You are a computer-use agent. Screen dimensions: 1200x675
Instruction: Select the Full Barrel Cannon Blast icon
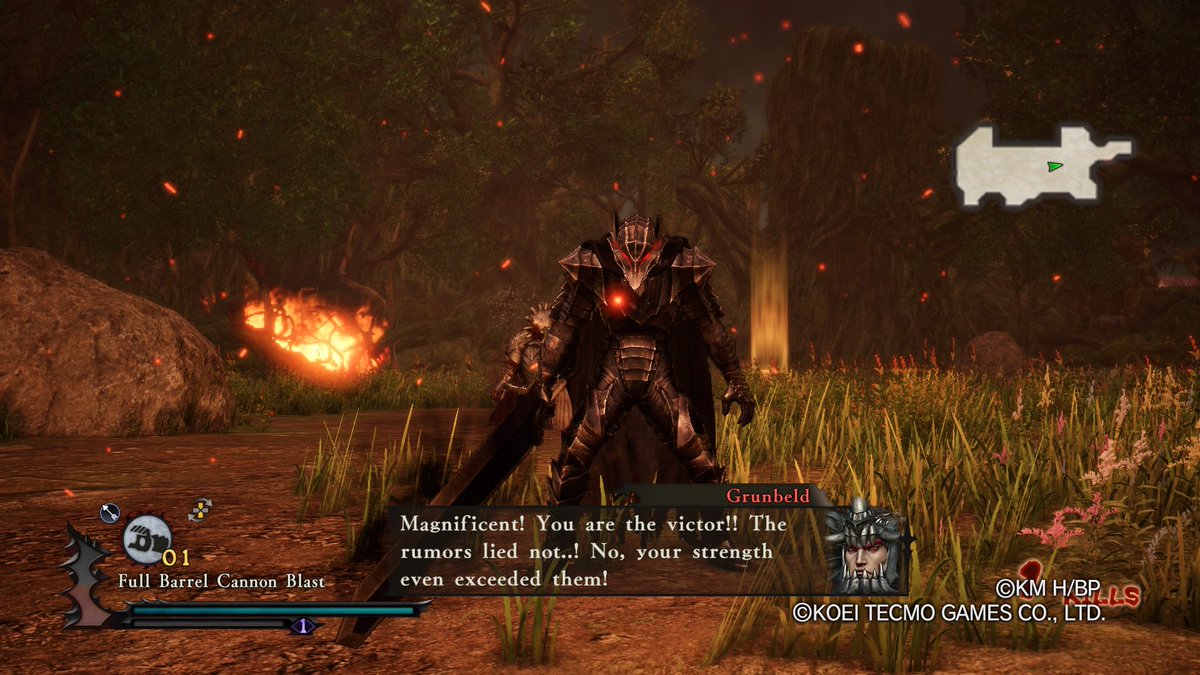point(148,538)
